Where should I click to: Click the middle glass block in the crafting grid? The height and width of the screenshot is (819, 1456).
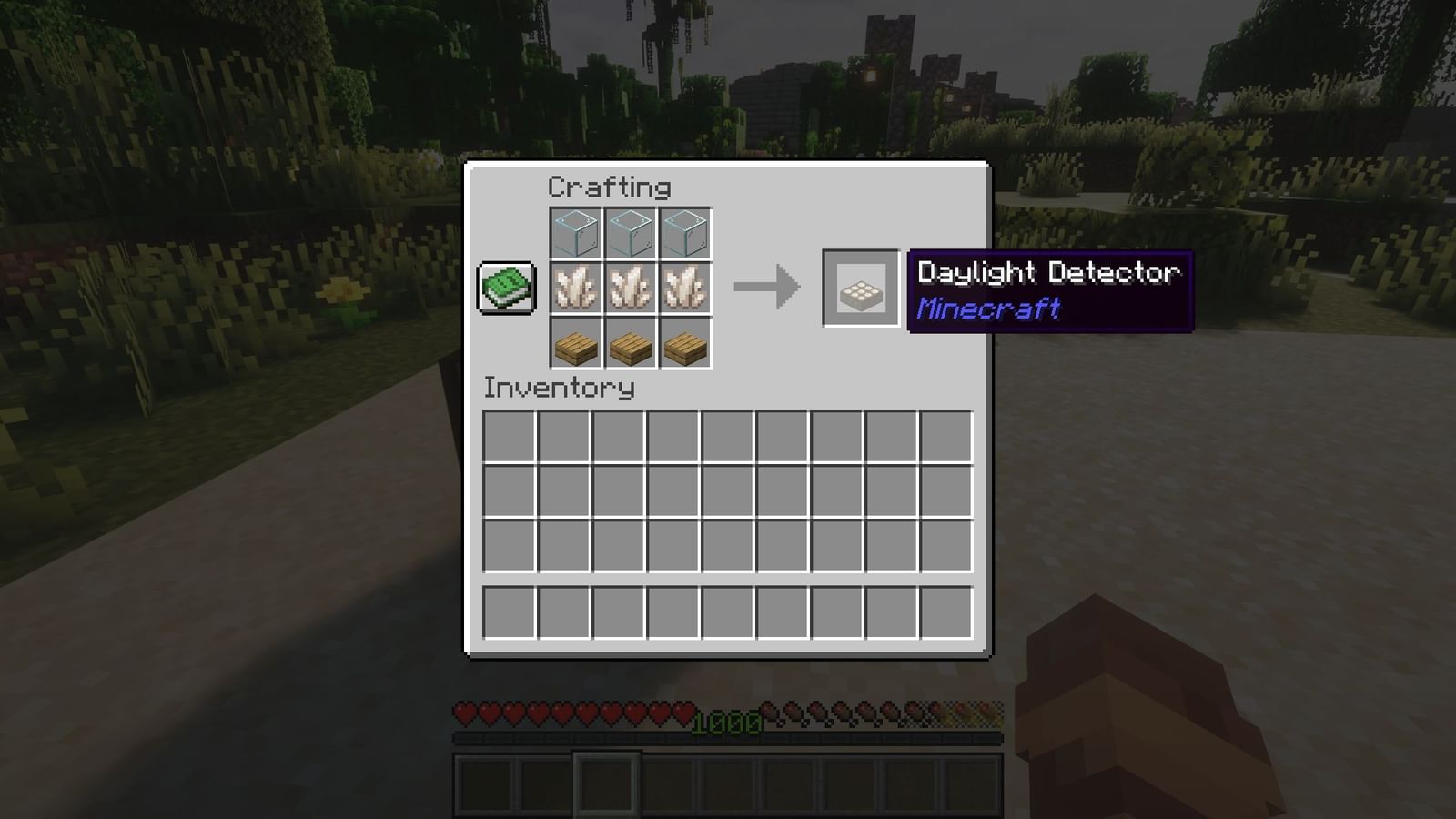click(632, 232)
